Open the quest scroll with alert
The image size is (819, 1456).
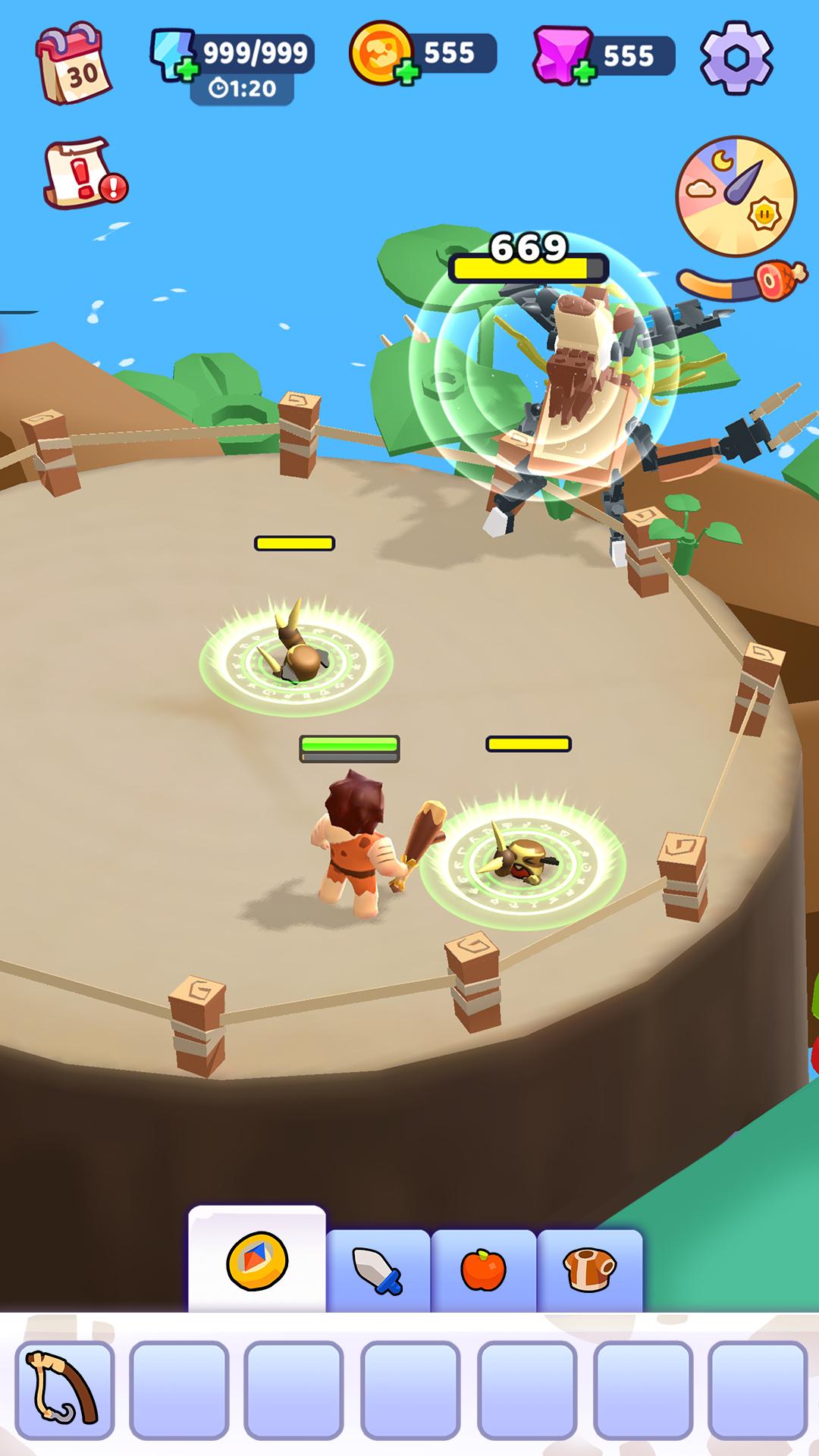click(83, 173)
